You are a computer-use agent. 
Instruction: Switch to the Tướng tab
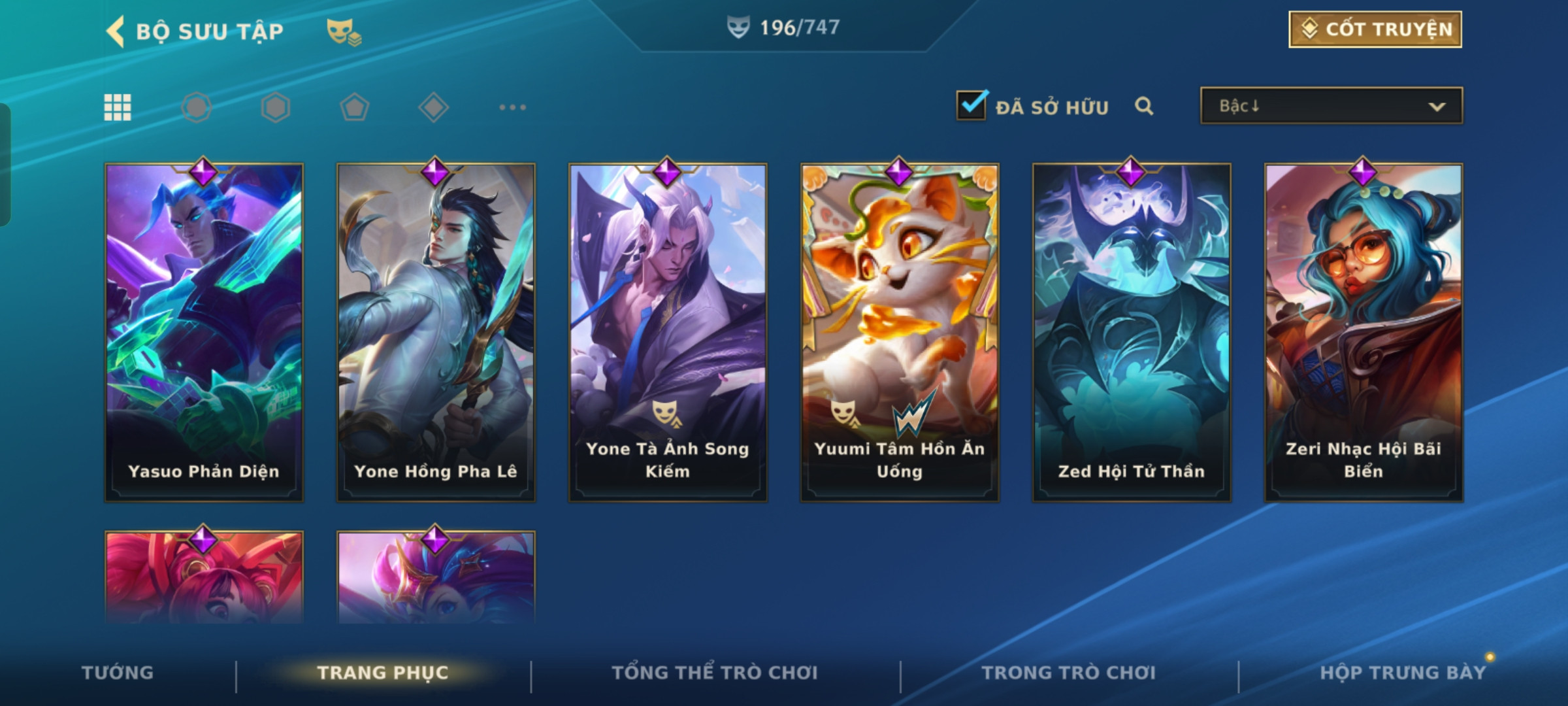point(118,673)
